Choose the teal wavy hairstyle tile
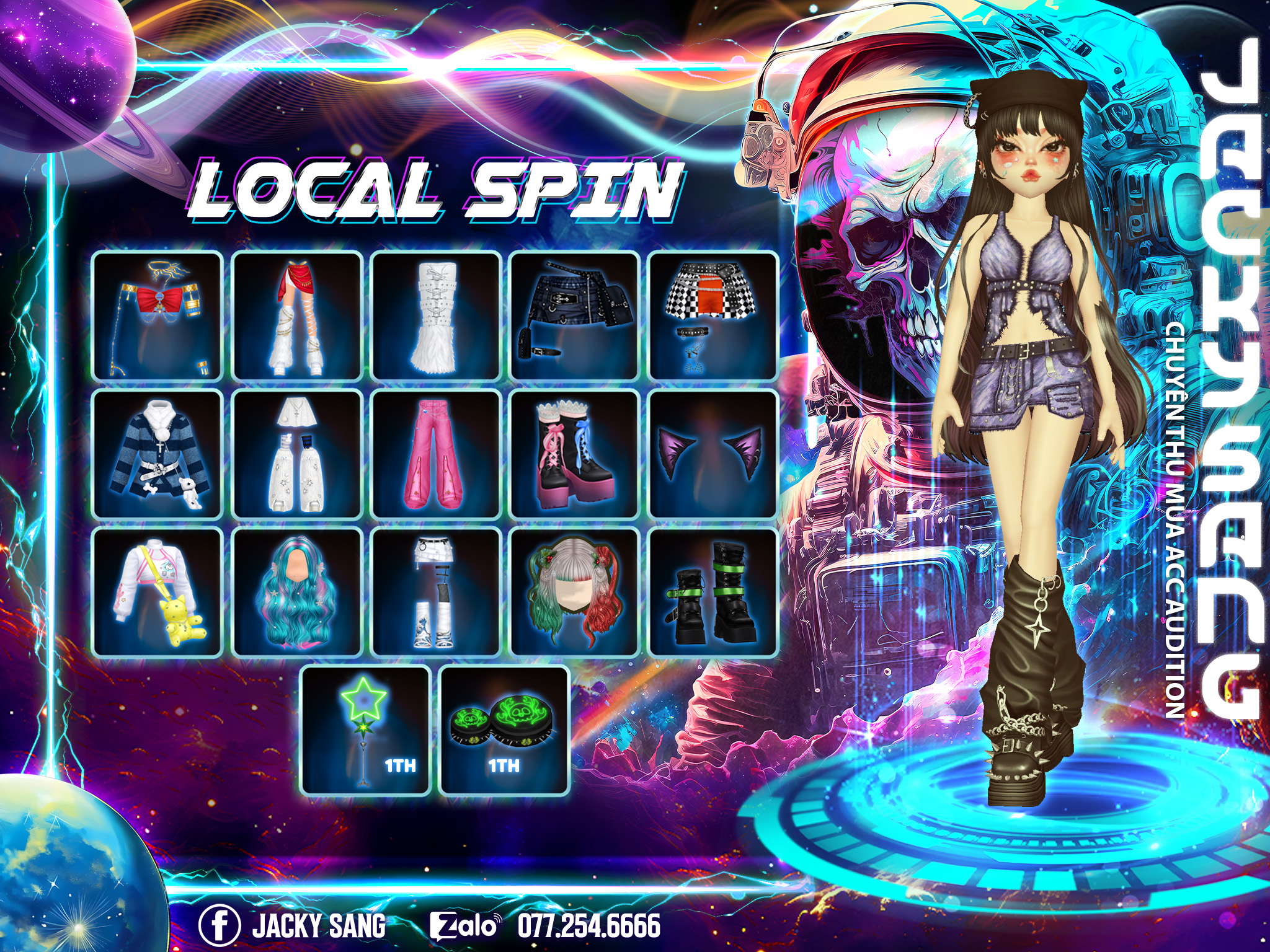The image size is (1270, 952). click(296, 593)
